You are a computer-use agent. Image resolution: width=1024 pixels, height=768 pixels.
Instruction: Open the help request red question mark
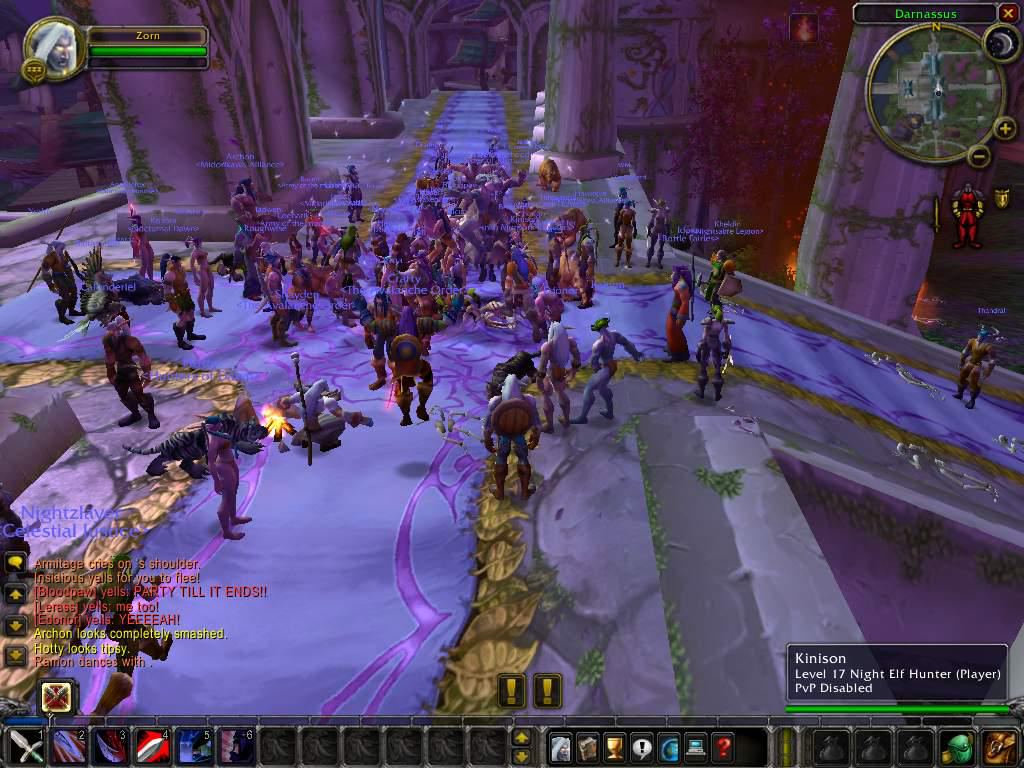722,746
